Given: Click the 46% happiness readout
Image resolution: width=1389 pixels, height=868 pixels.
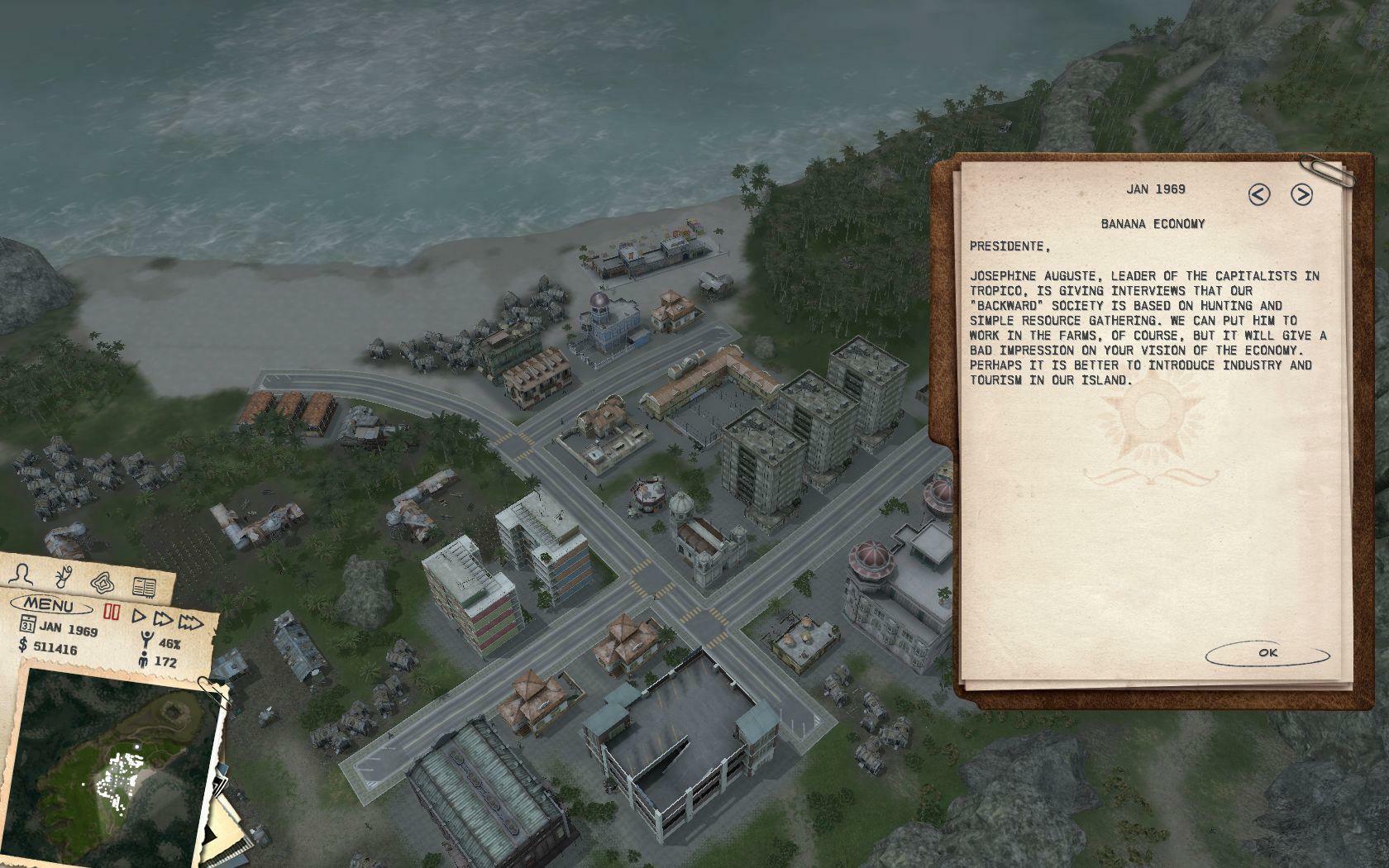Looking at the screenshot, I should 169,643.
